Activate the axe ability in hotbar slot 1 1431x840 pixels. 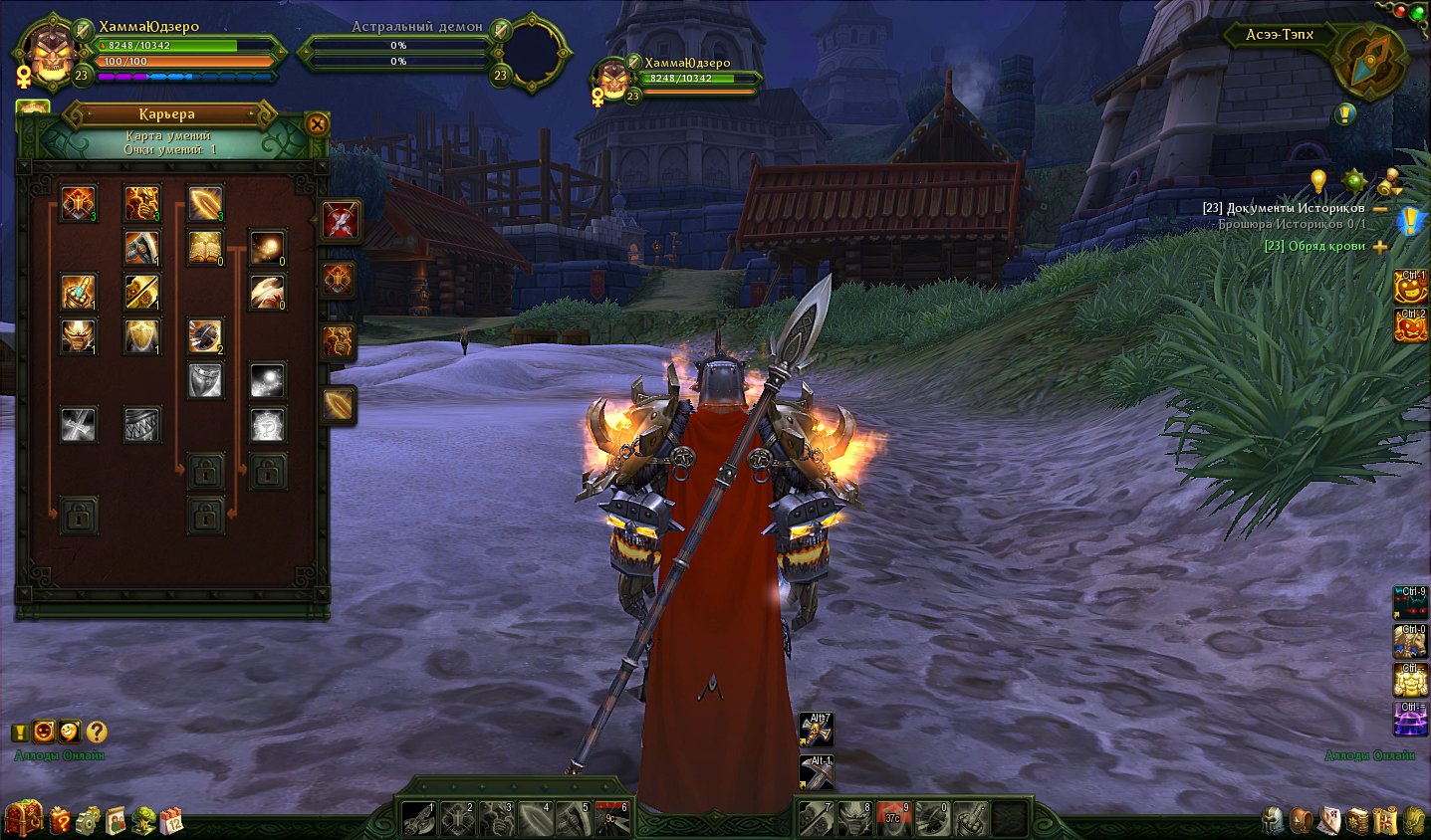tap(419, 819)
